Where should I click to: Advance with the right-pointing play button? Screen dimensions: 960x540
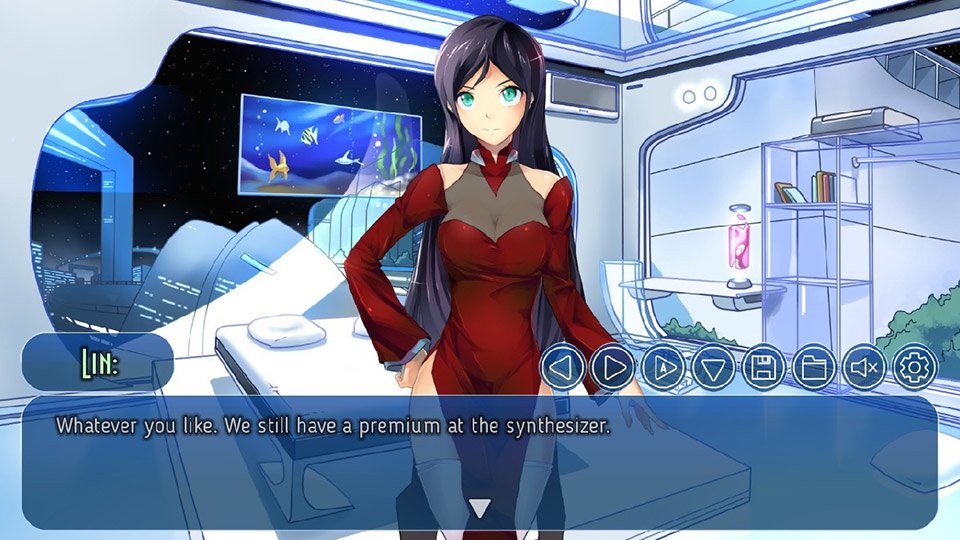click(613, 368)
